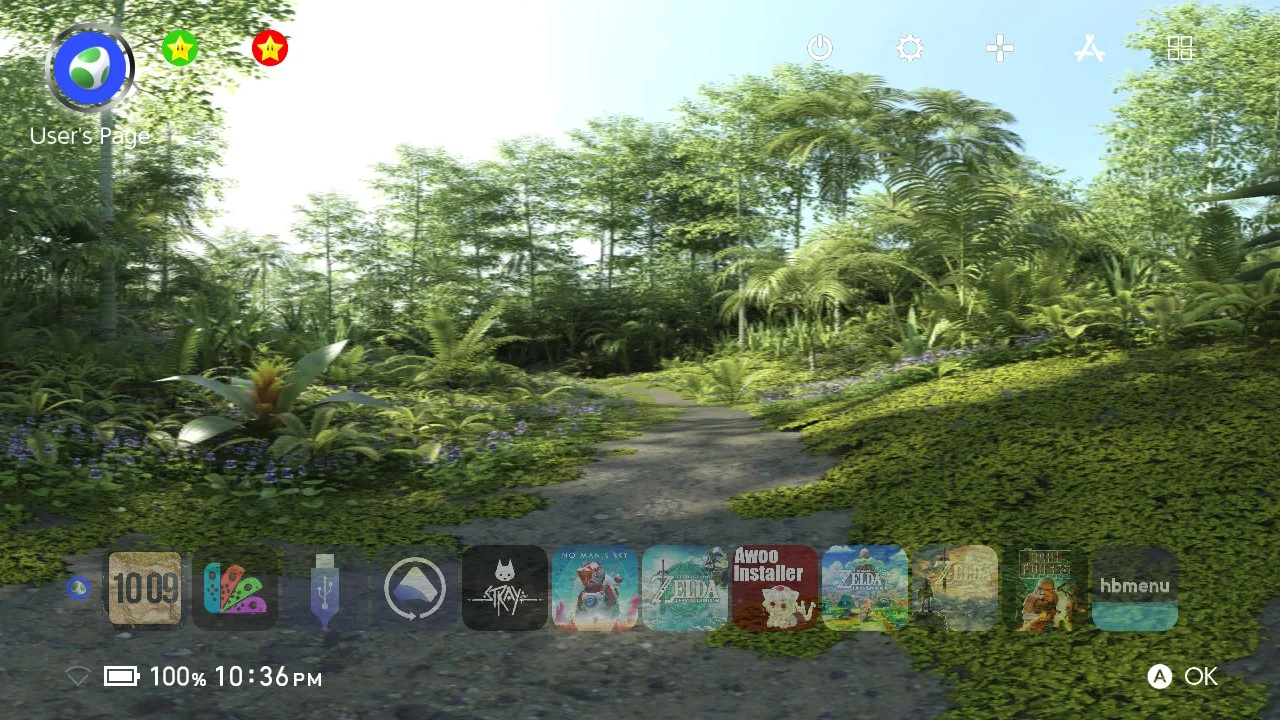This screenshot has height=720, width=1280.
Task: Open the app store 'A' icon
Action: (1090, 48)
